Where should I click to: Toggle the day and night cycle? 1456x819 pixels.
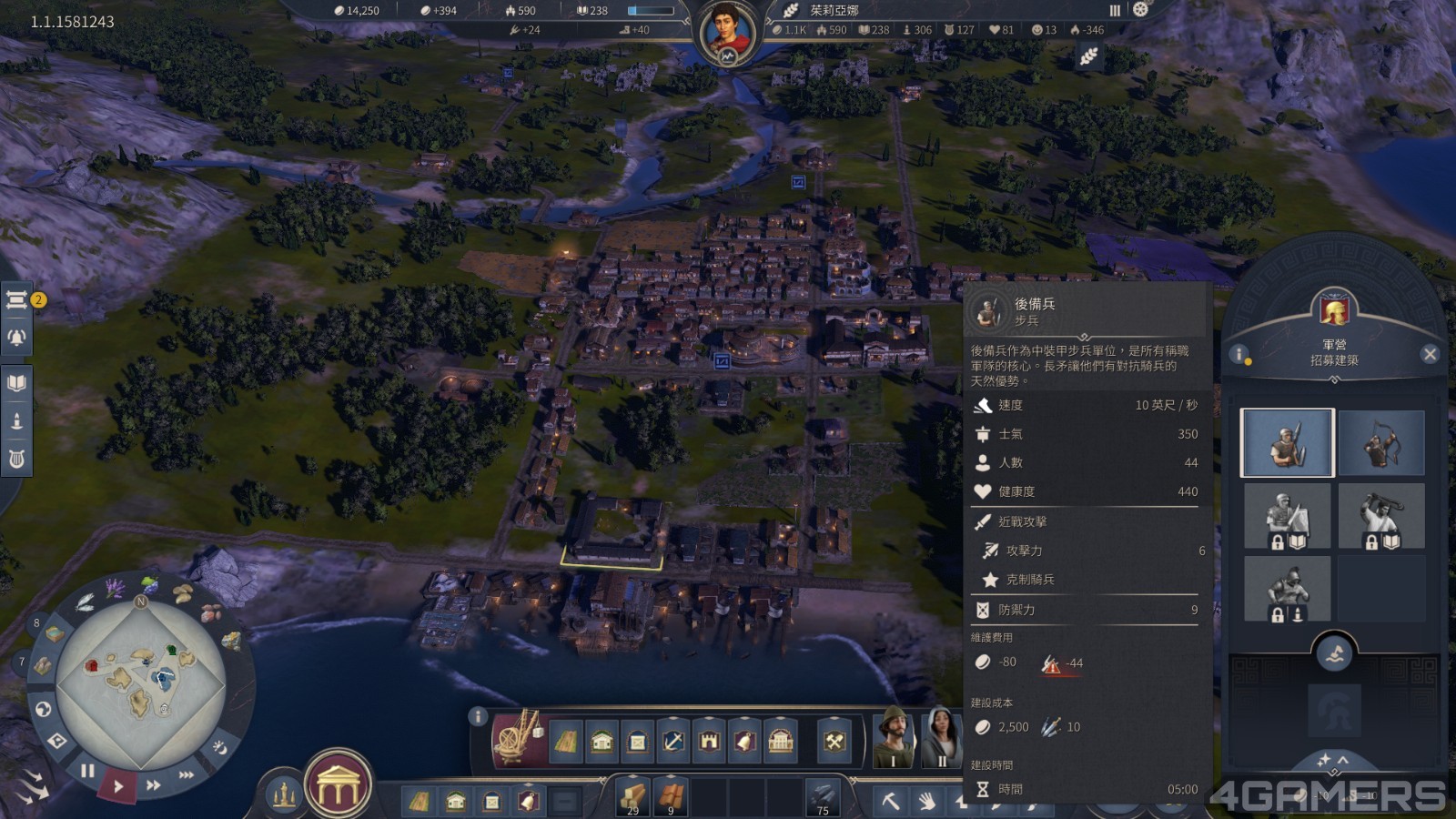coord(219,747)
